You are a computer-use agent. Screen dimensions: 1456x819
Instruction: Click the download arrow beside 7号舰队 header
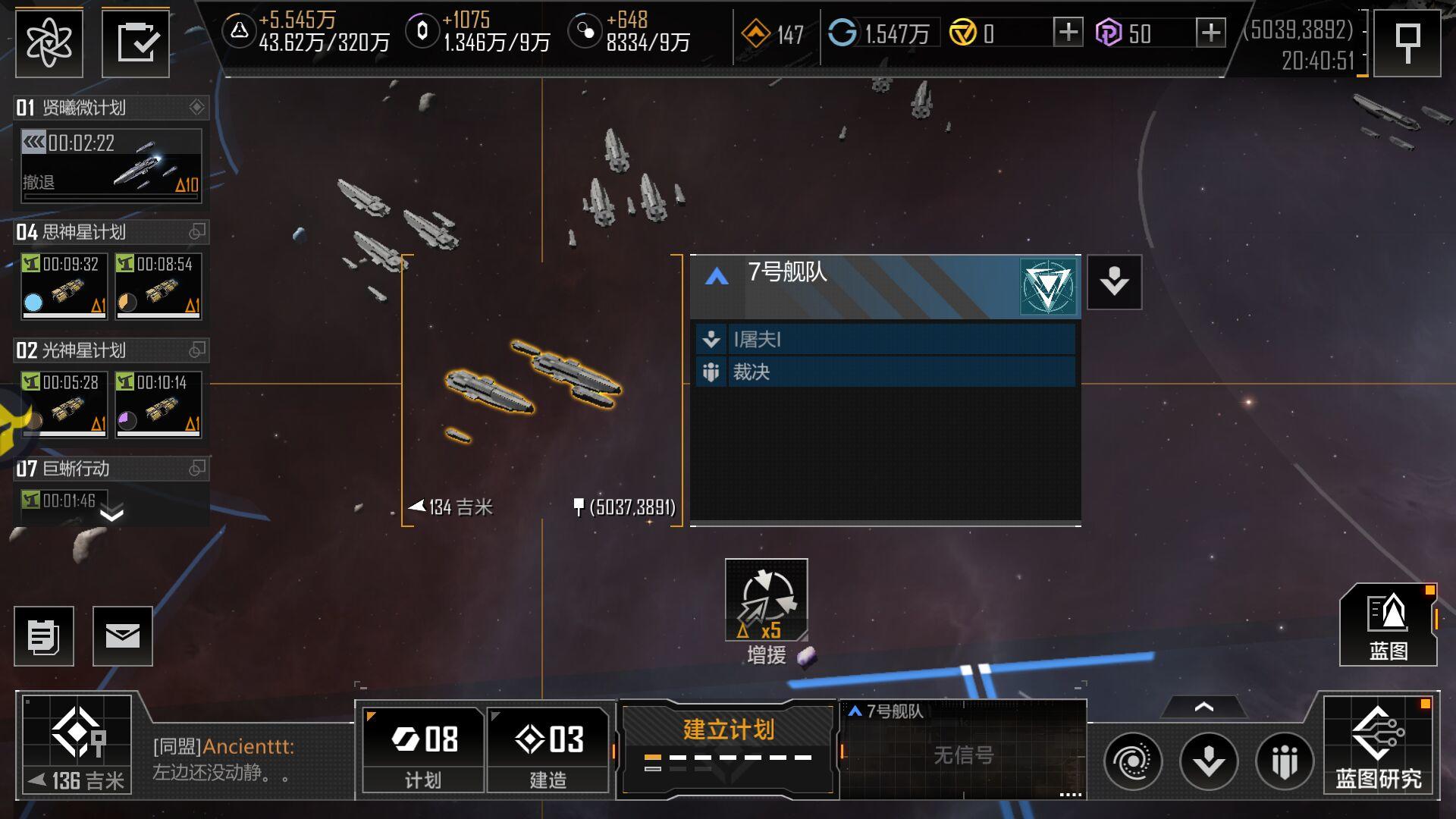click(x=1114, y=282)
